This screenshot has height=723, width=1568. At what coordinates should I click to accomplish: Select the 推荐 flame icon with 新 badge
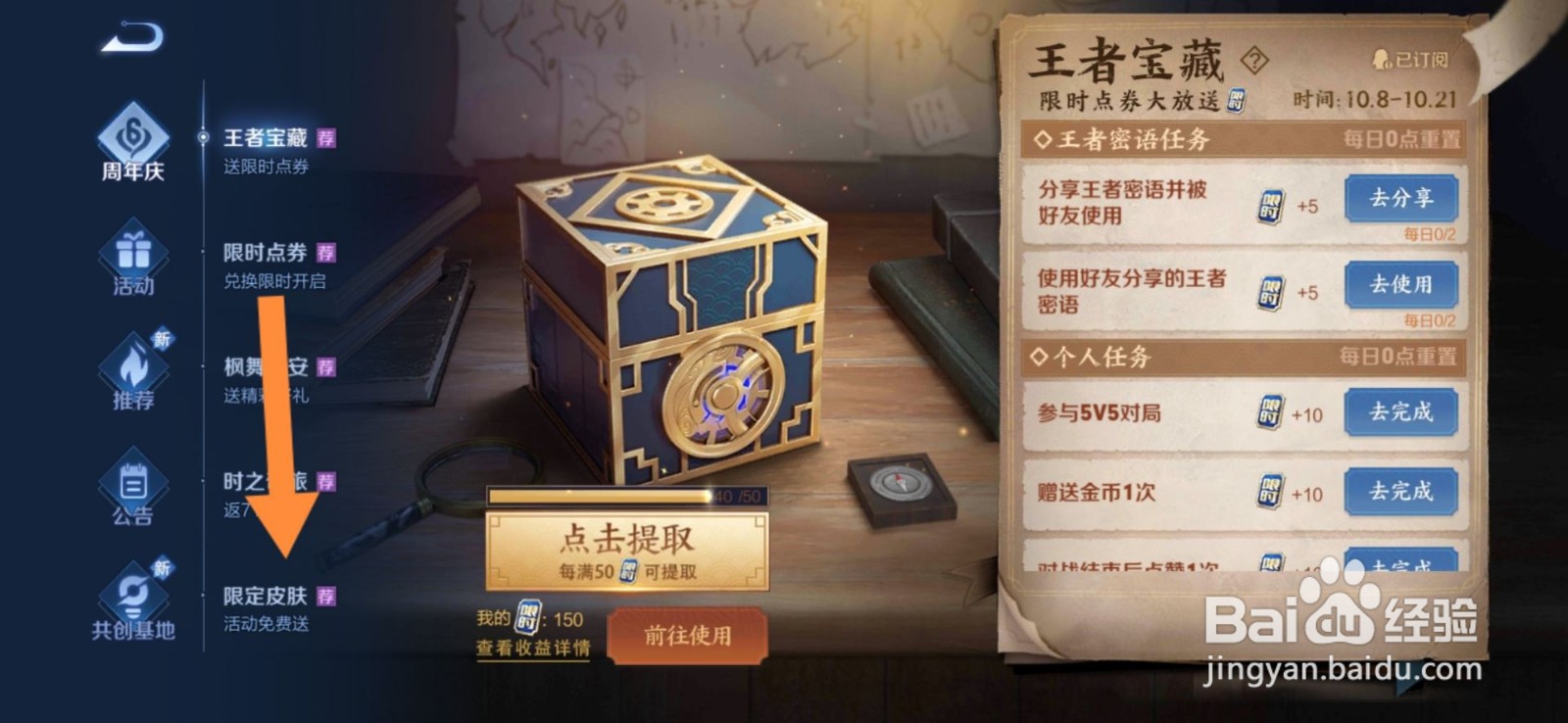pyautogui.click(x=134, y=367)
